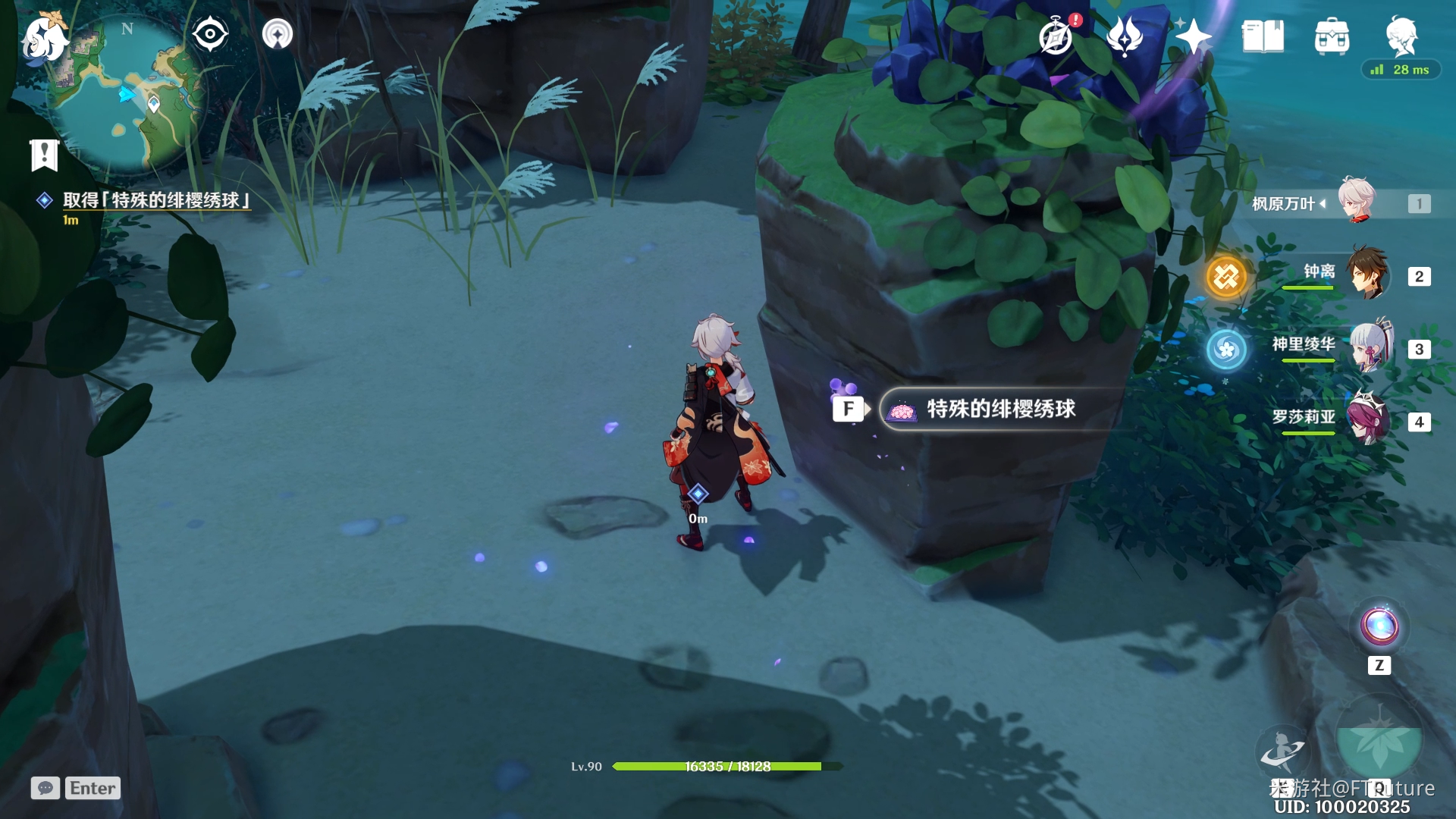Select the tracked quest objective text
The image size is (1456, 819).
click(156, 200)
